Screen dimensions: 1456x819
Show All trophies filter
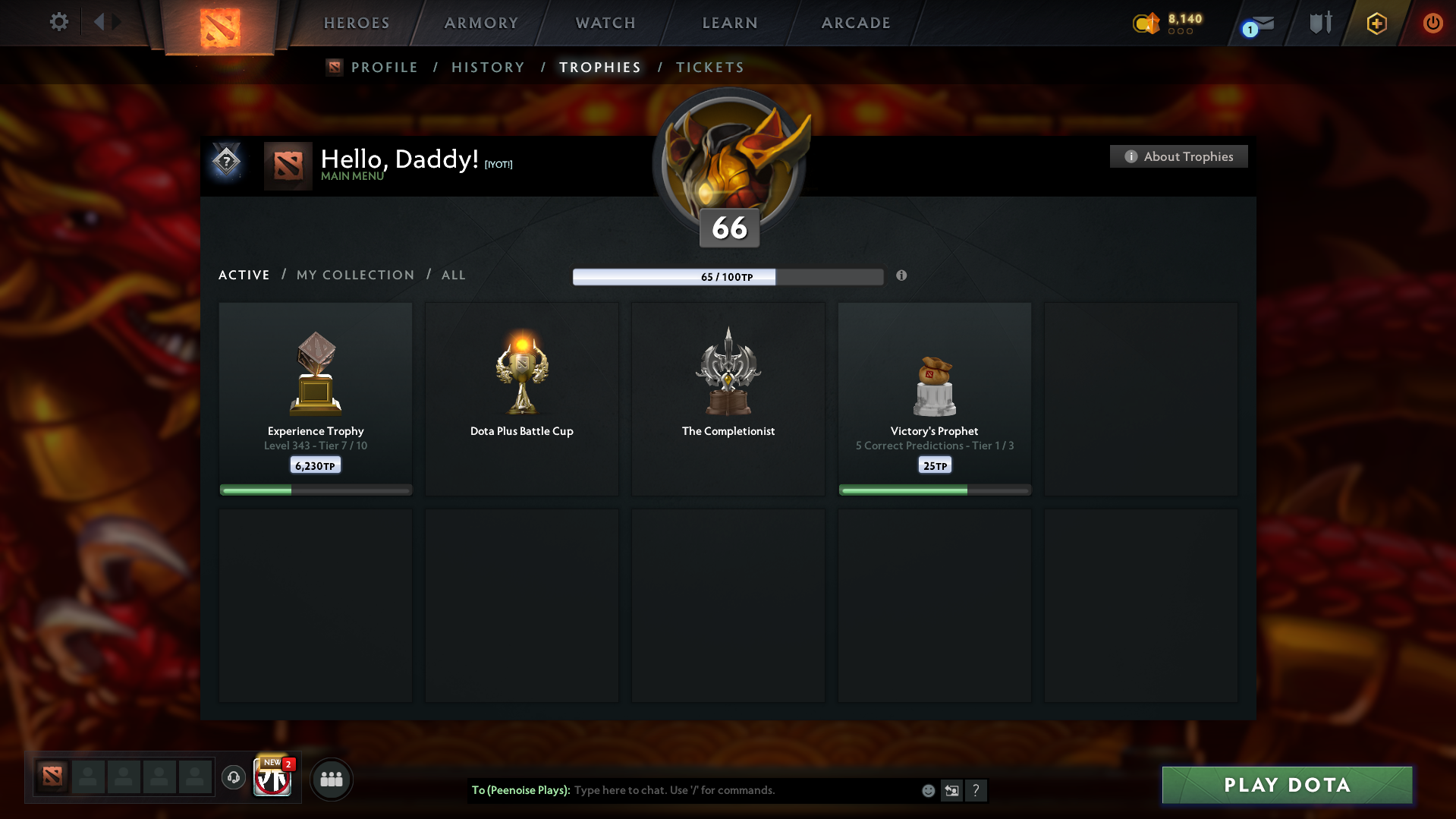(x=453, y=275)
